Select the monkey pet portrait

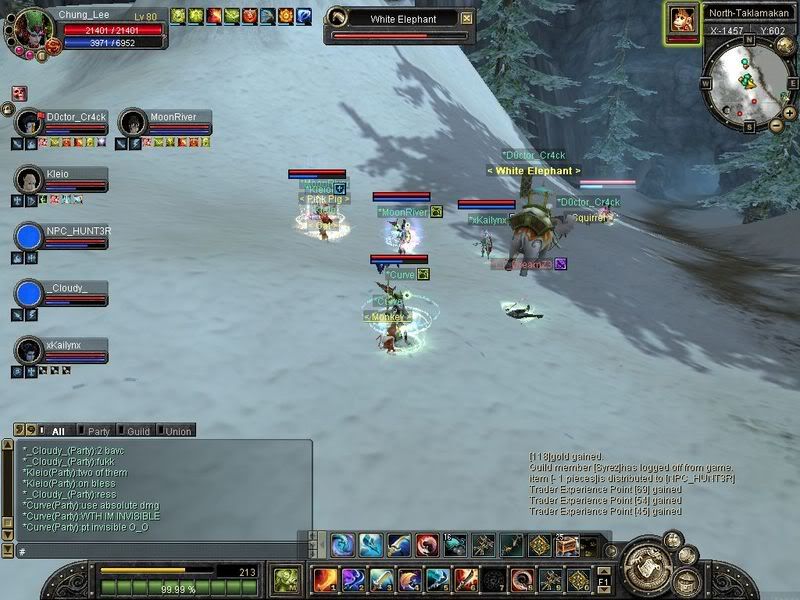pos(682,21)
